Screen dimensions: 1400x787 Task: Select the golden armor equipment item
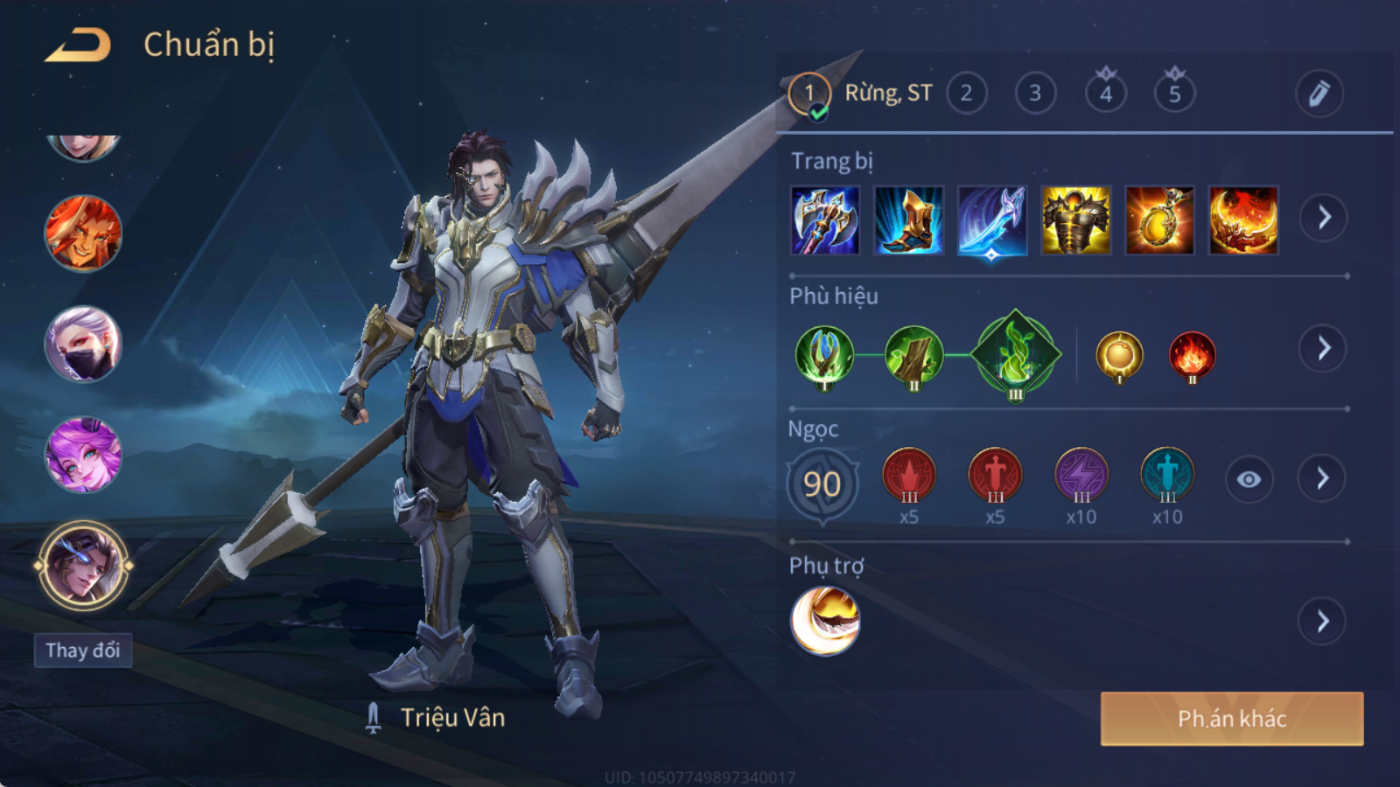pyautogui.click(x=1076, y=220)
